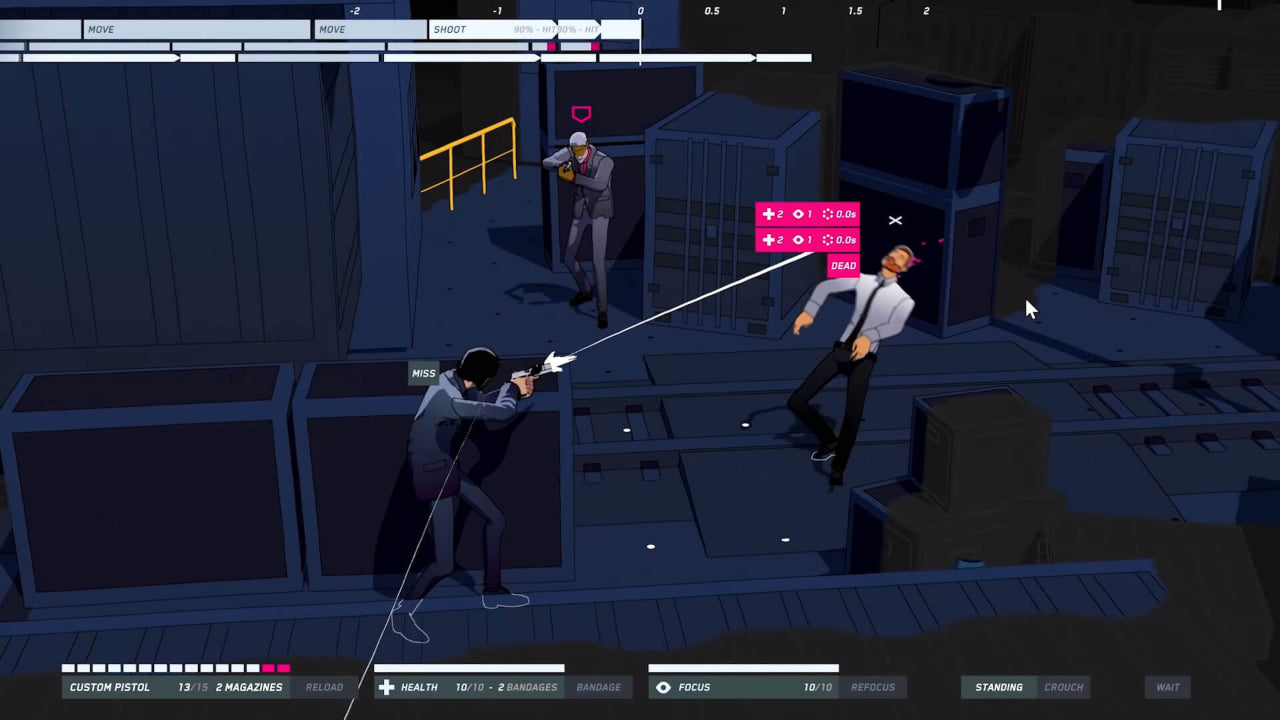The width and height of the screenshot is (1280, 720).
Task: Click the focus eye on the enemy info card
Action: click(797, 214)
